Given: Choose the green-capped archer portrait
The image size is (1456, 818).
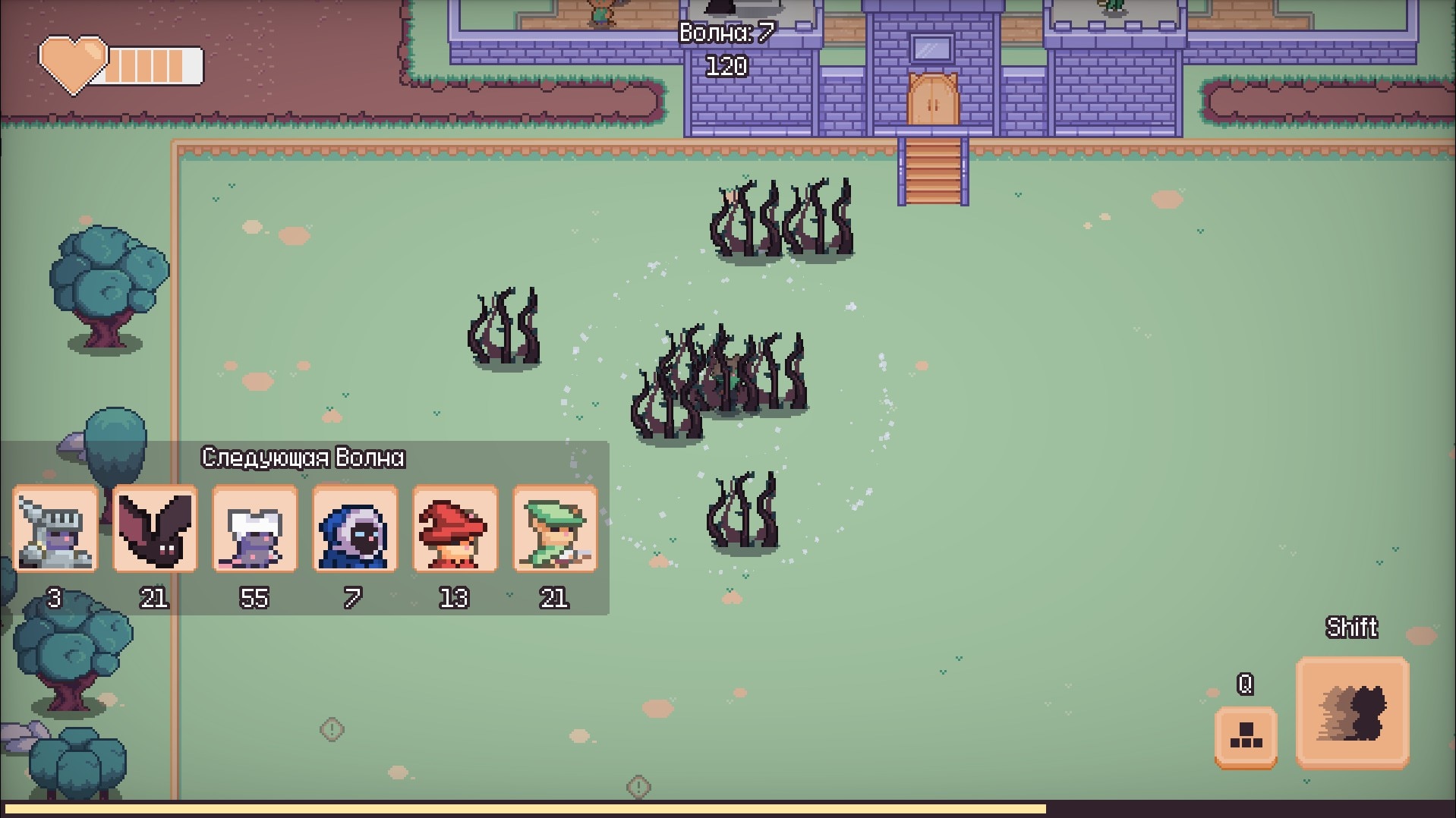Looking at the screenshot, I should coord(555,529).
